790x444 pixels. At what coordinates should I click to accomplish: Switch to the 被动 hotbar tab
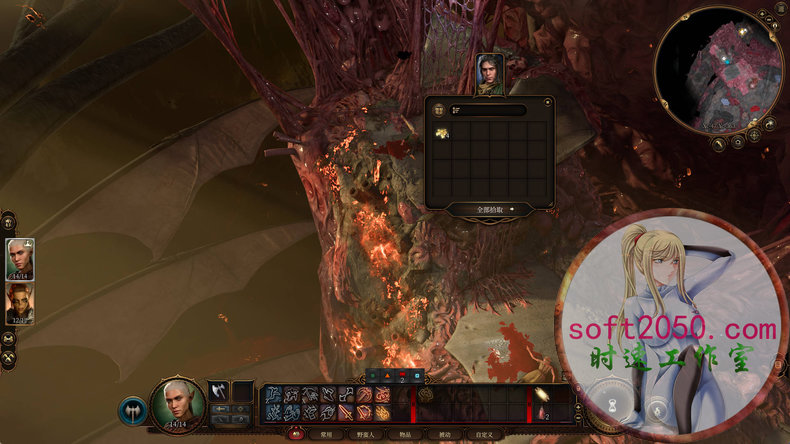click(x=444, y=435)
